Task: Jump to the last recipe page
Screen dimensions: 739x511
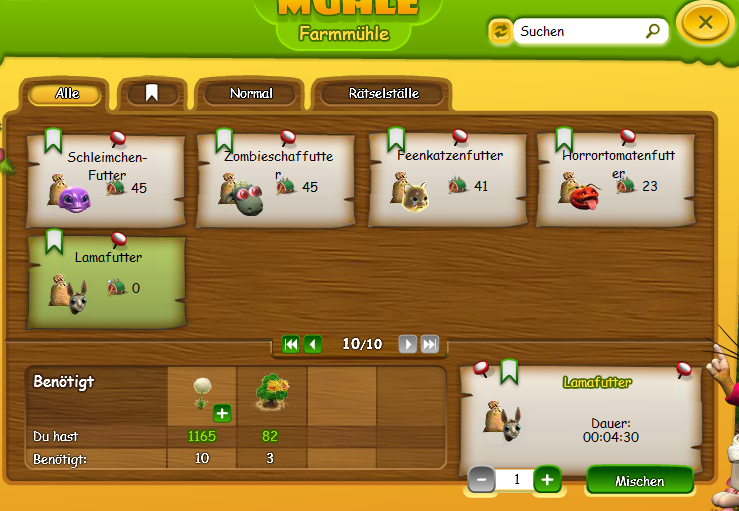Action: 429,344
